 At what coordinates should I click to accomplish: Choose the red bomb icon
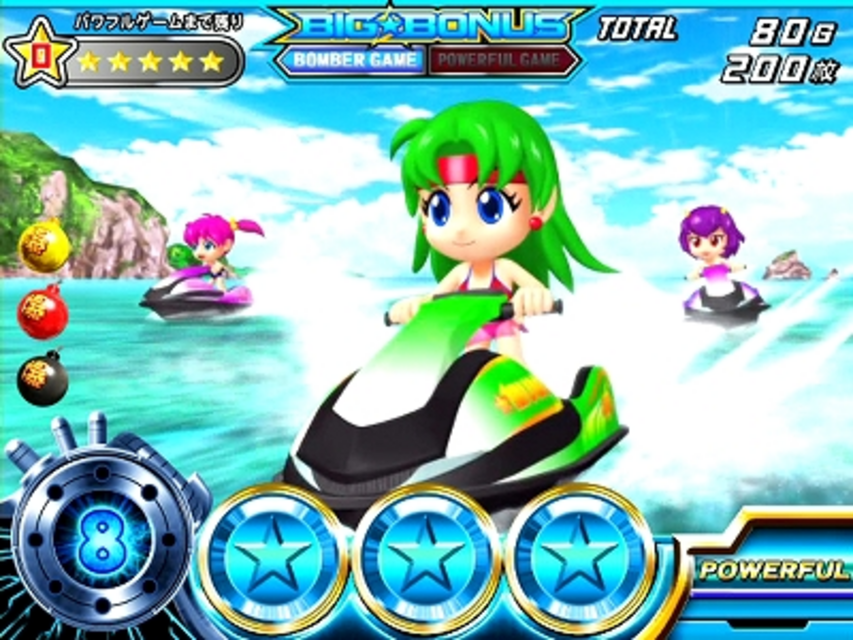click(x=42, y=312)
